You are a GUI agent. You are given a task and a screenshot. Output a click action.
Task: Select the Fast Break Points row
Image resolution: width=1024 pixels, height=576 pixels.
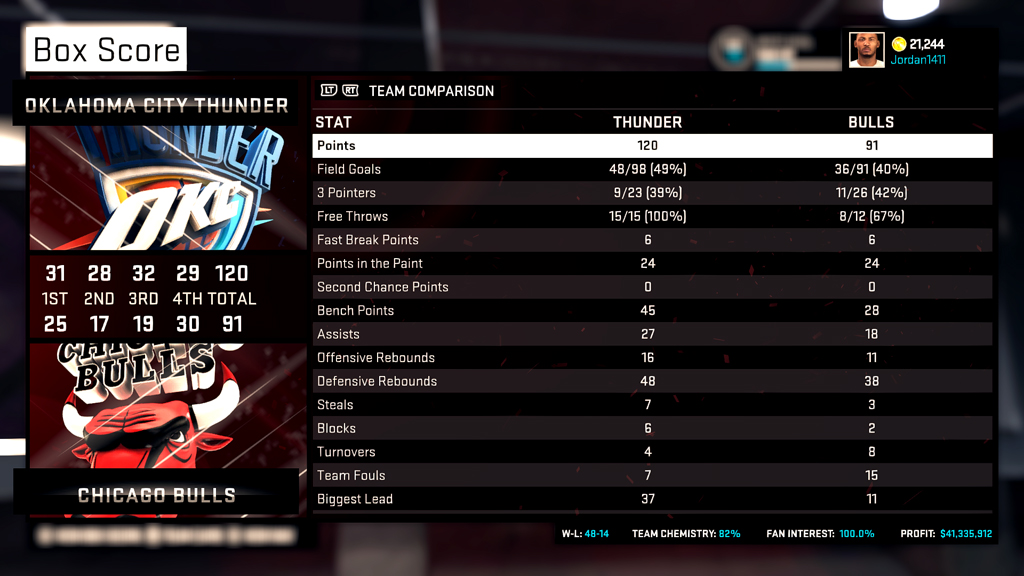point(652,240)
